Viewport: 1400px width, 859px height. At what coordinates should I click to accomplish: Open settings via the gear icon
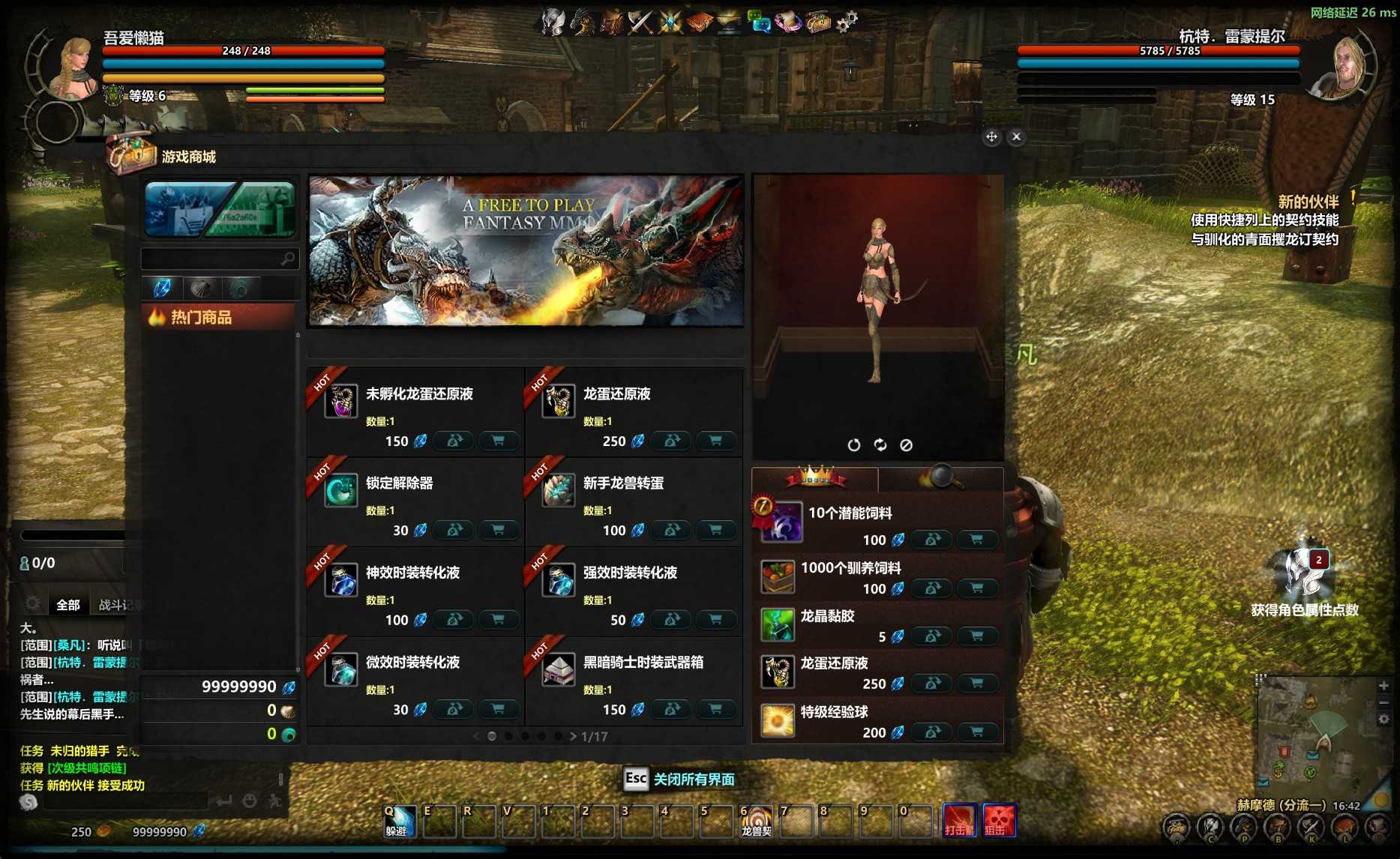coord(847,22)
